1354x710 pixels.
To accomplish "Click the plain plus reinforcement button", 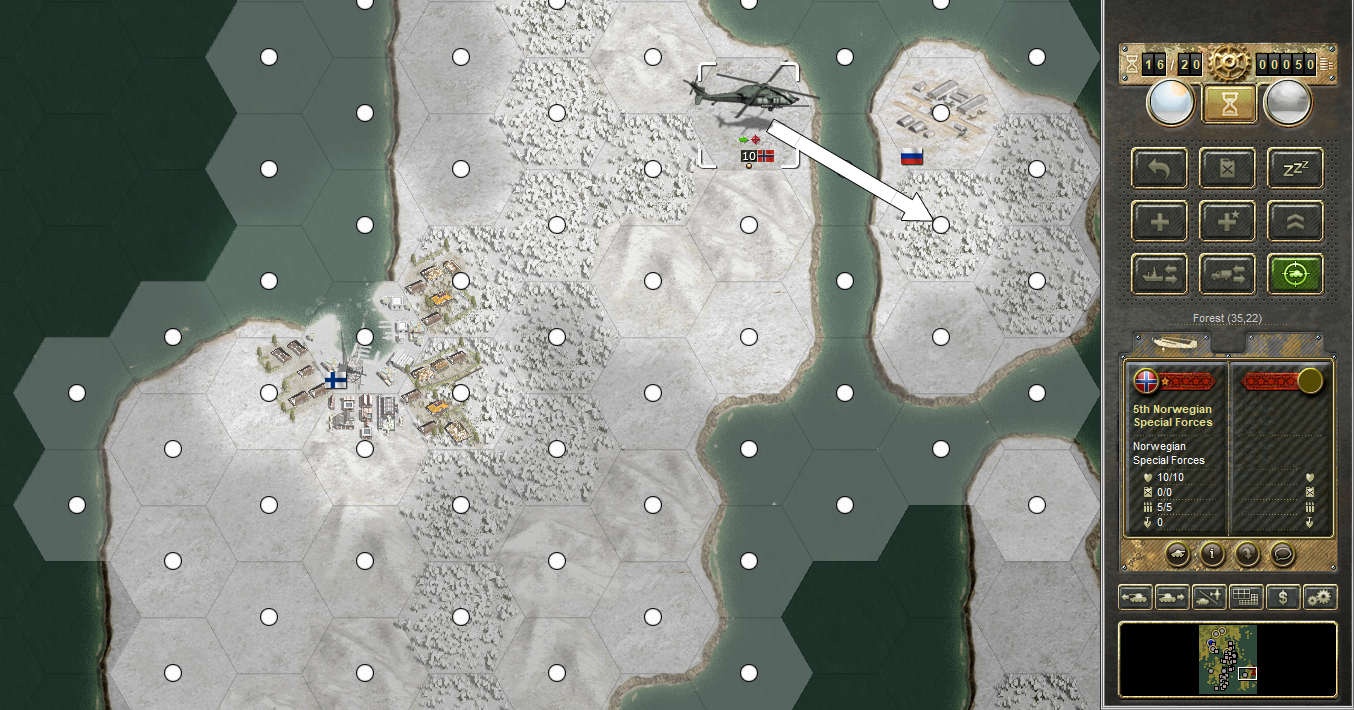I will 1160,221.
